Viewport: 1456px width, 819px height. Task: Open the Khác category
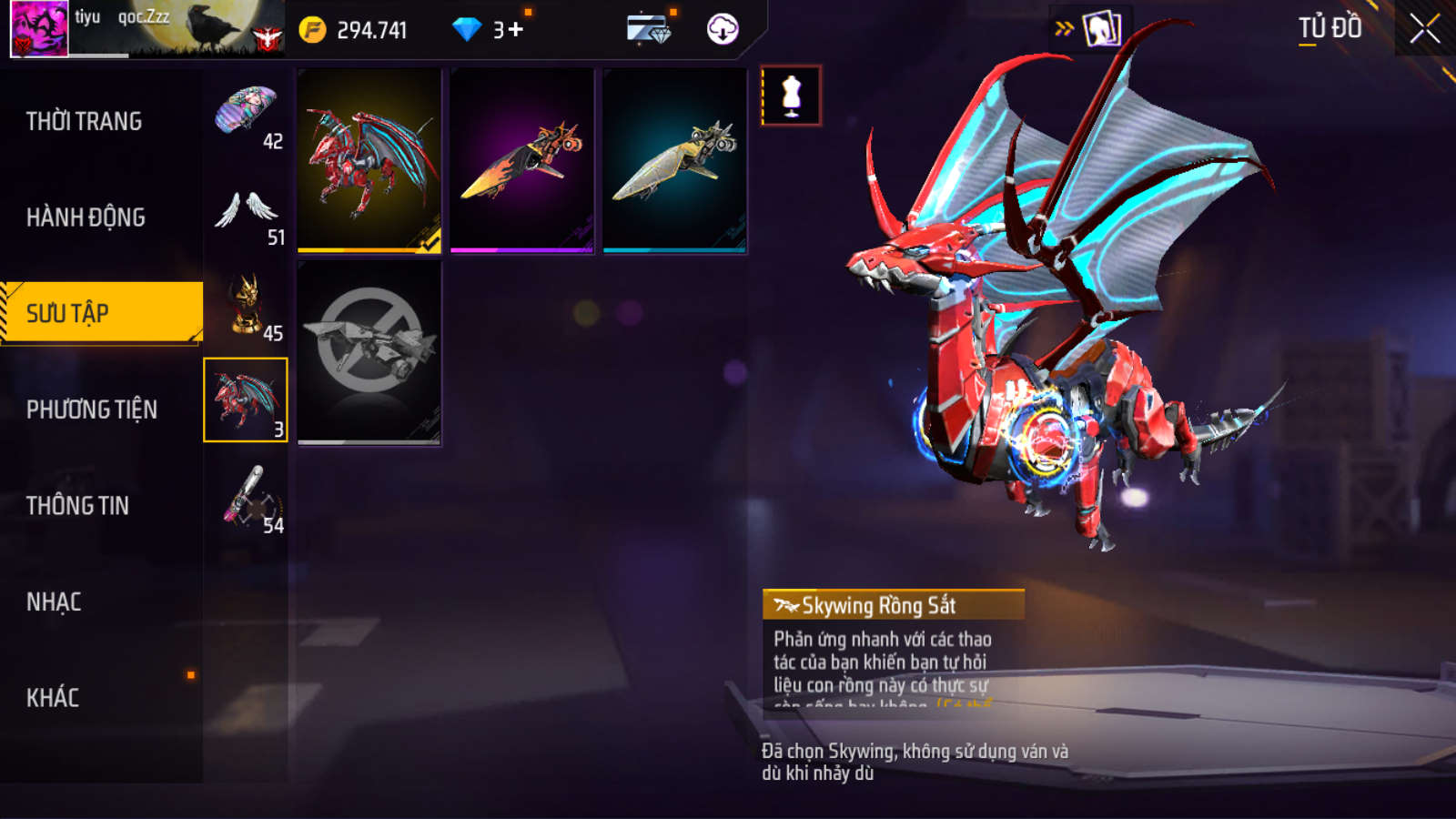click(53, 698)
